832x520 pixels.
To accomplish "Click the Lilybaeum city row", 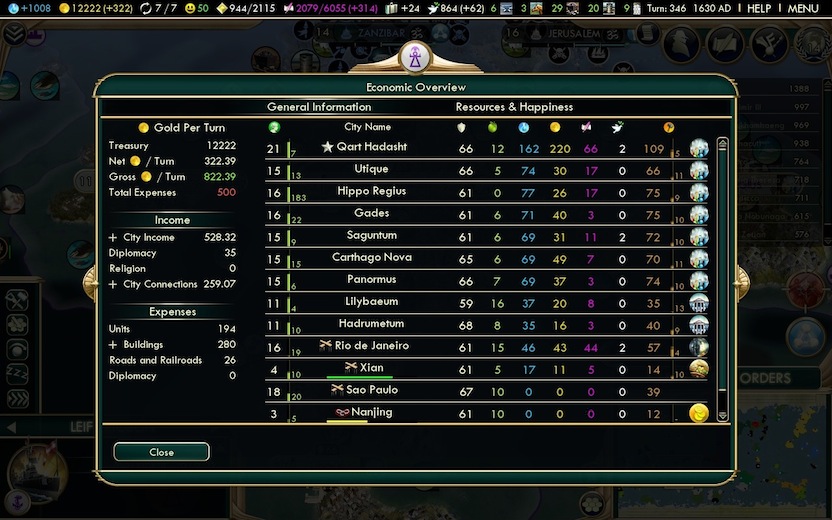I will coord(371,302).
